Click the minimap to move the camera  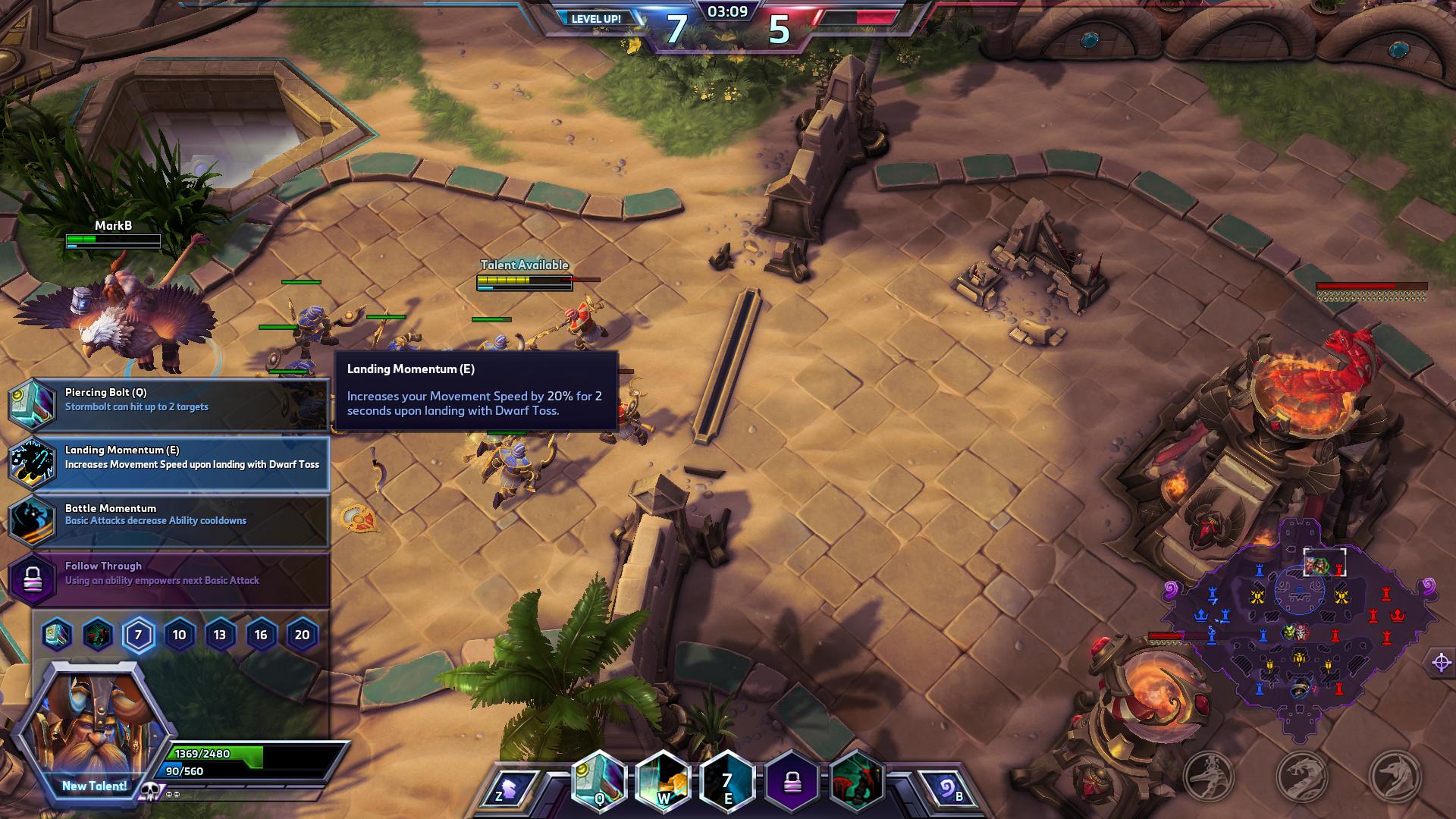(1298, 629)
